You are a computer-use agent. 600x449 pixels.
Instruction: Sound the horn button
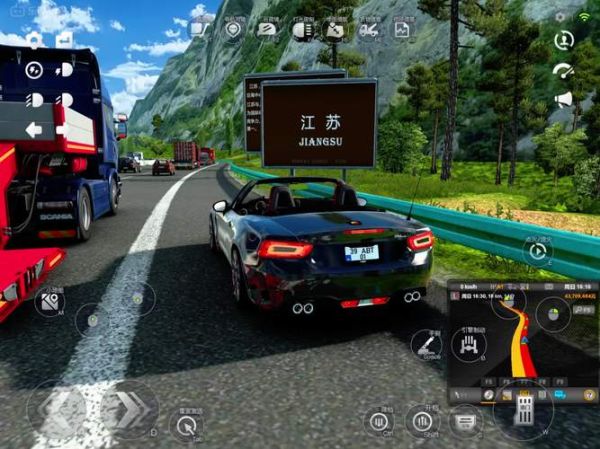coord(563,99)
